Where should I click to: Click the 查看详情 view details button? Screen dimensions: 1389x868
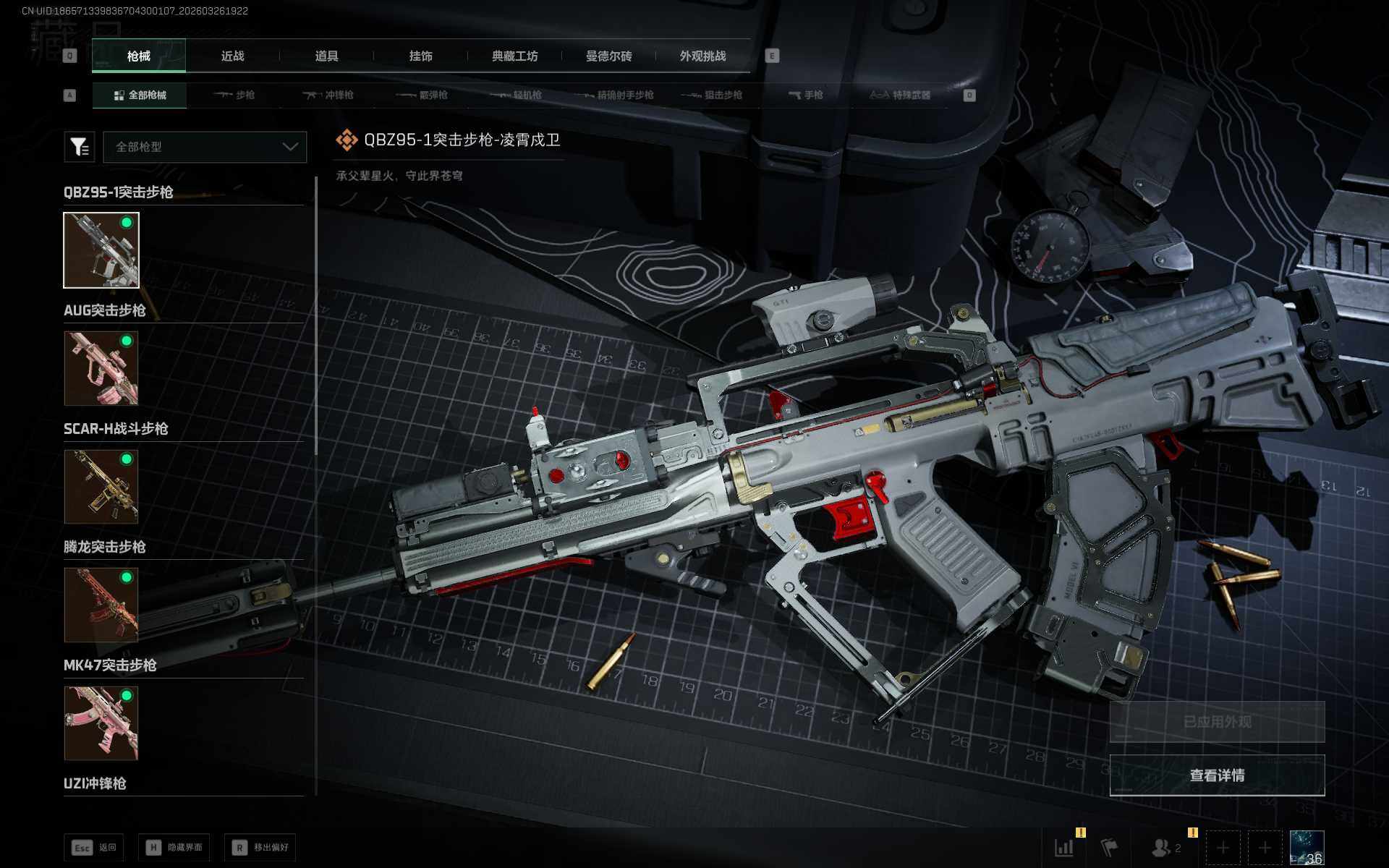(x=1217, y=775)
